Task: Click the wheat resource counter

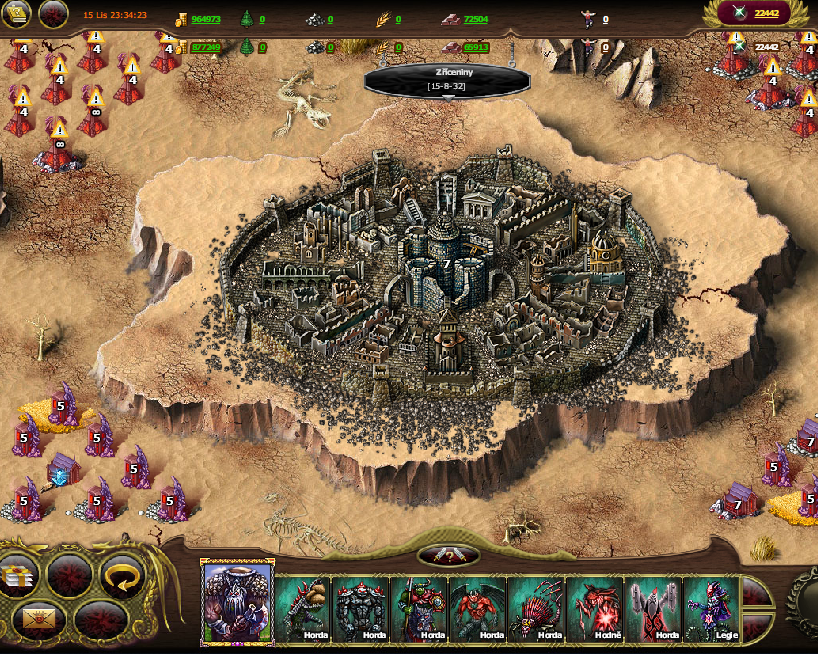Action: coord(389,19)
